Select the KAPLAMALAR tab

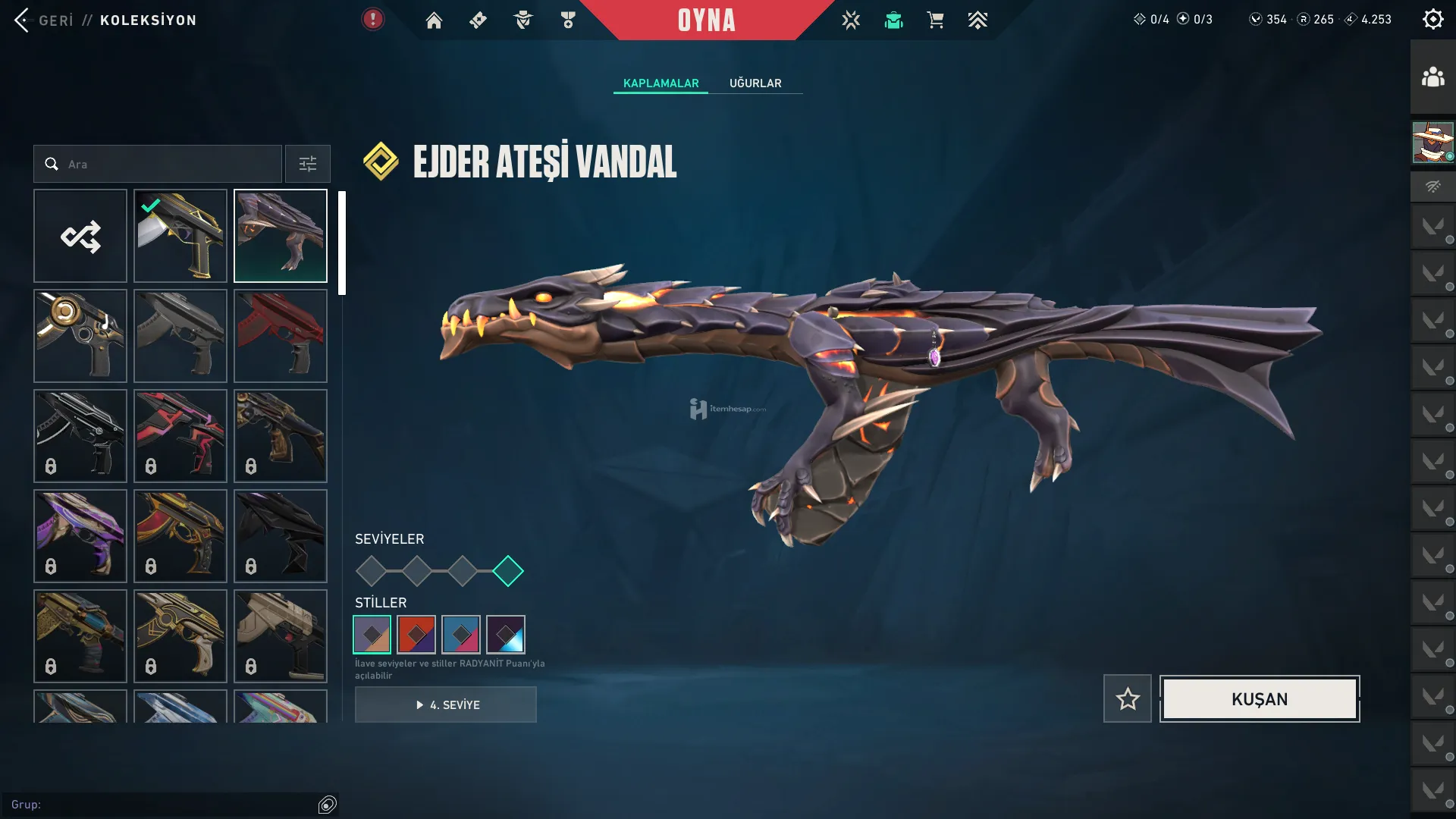661,83
